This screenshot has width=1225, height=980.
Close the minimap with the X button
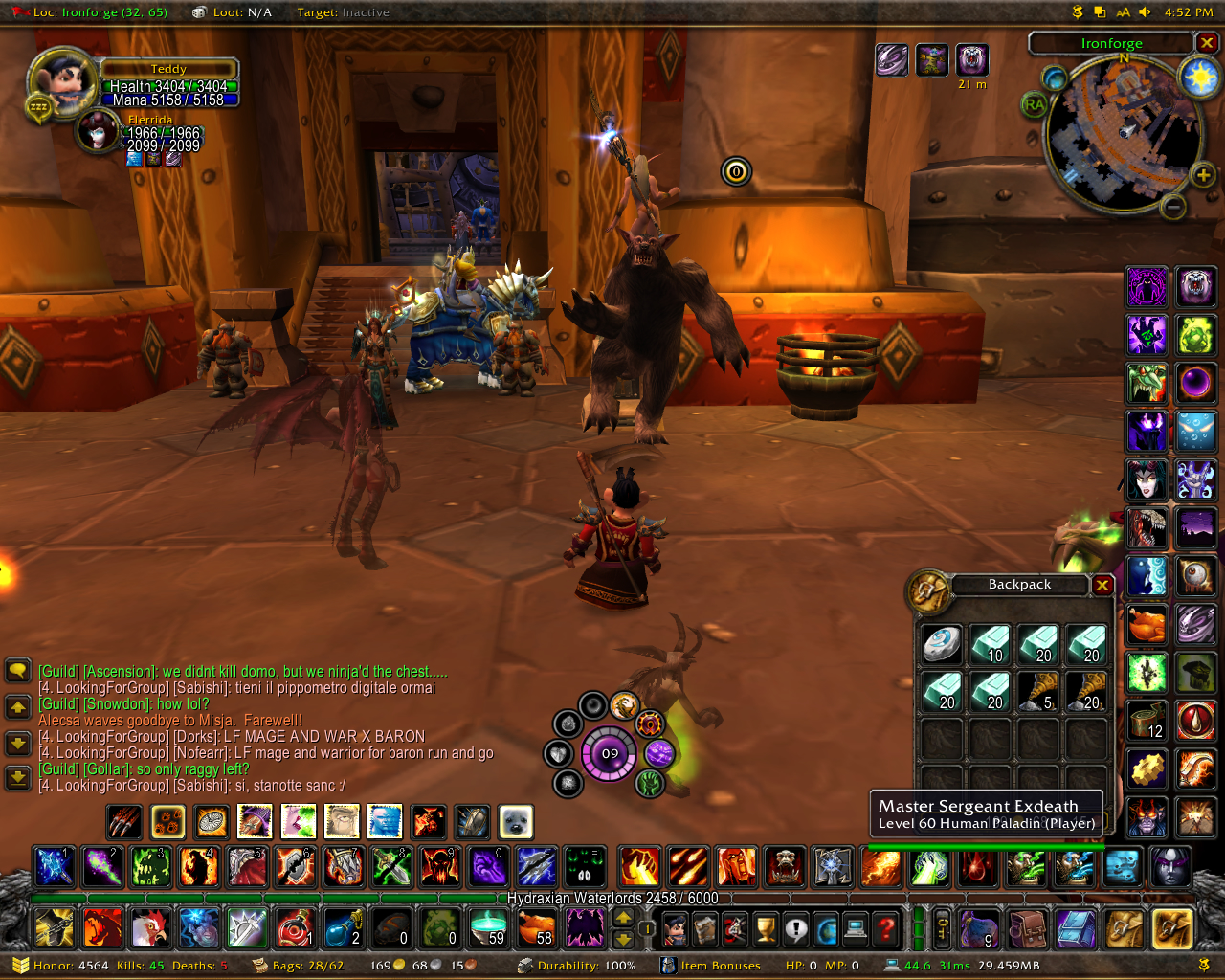point(1207,43)
